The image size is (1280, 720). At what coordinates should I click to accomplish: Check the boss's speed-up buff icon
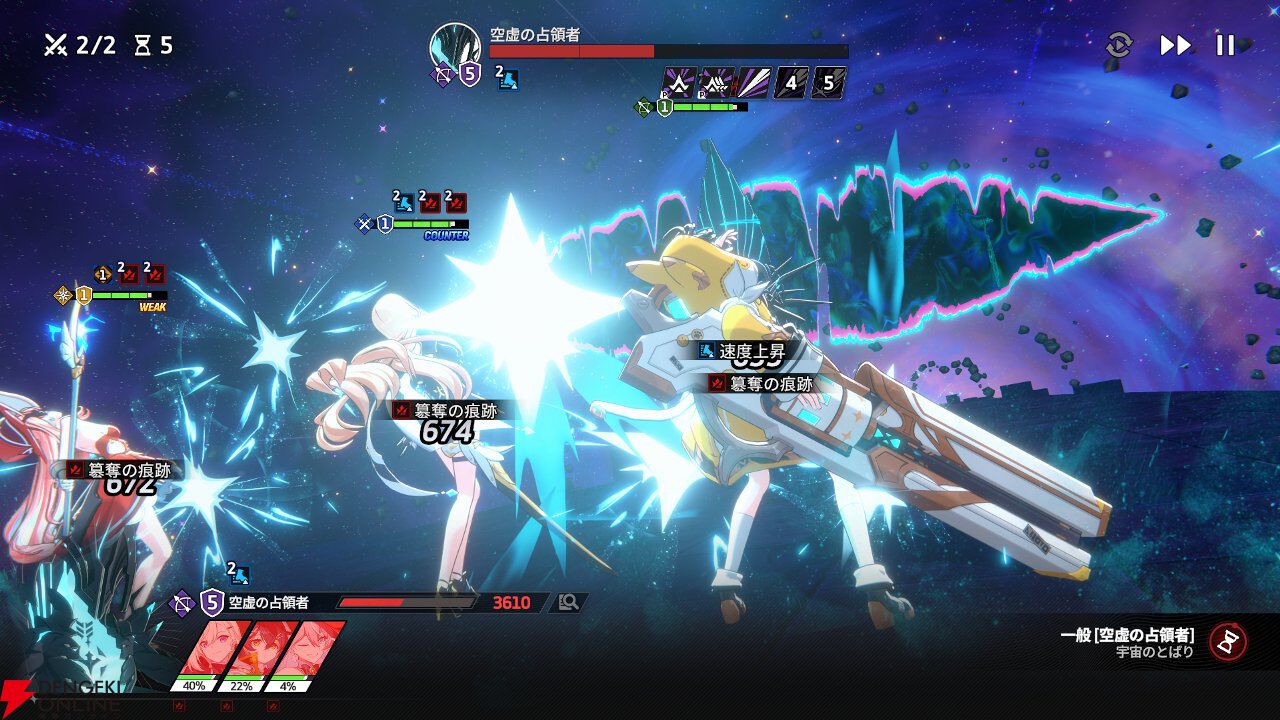tap(508, 81)
